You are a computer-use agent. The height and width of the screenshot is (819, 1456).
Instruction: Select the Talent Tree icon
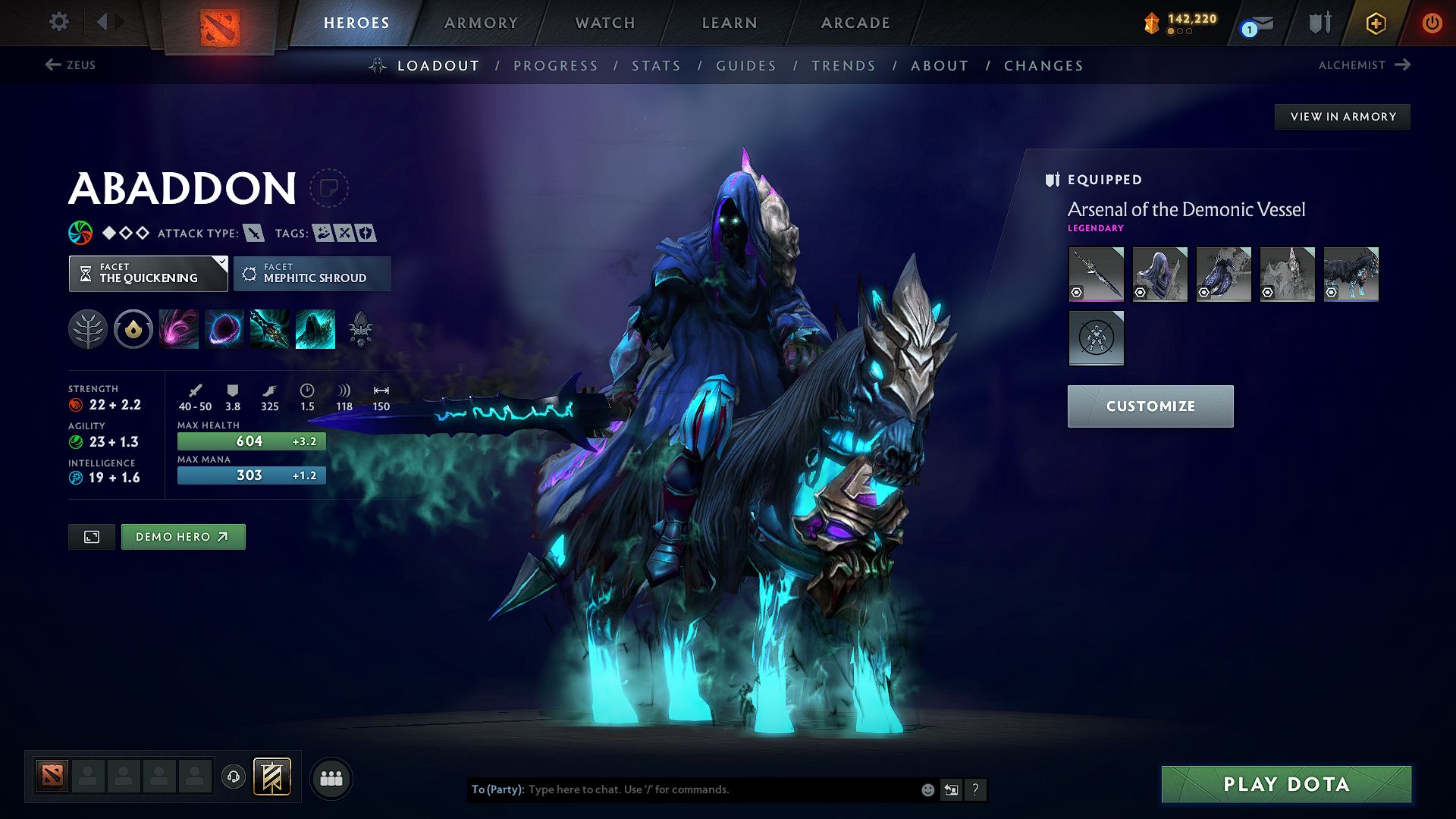[88, 328]
